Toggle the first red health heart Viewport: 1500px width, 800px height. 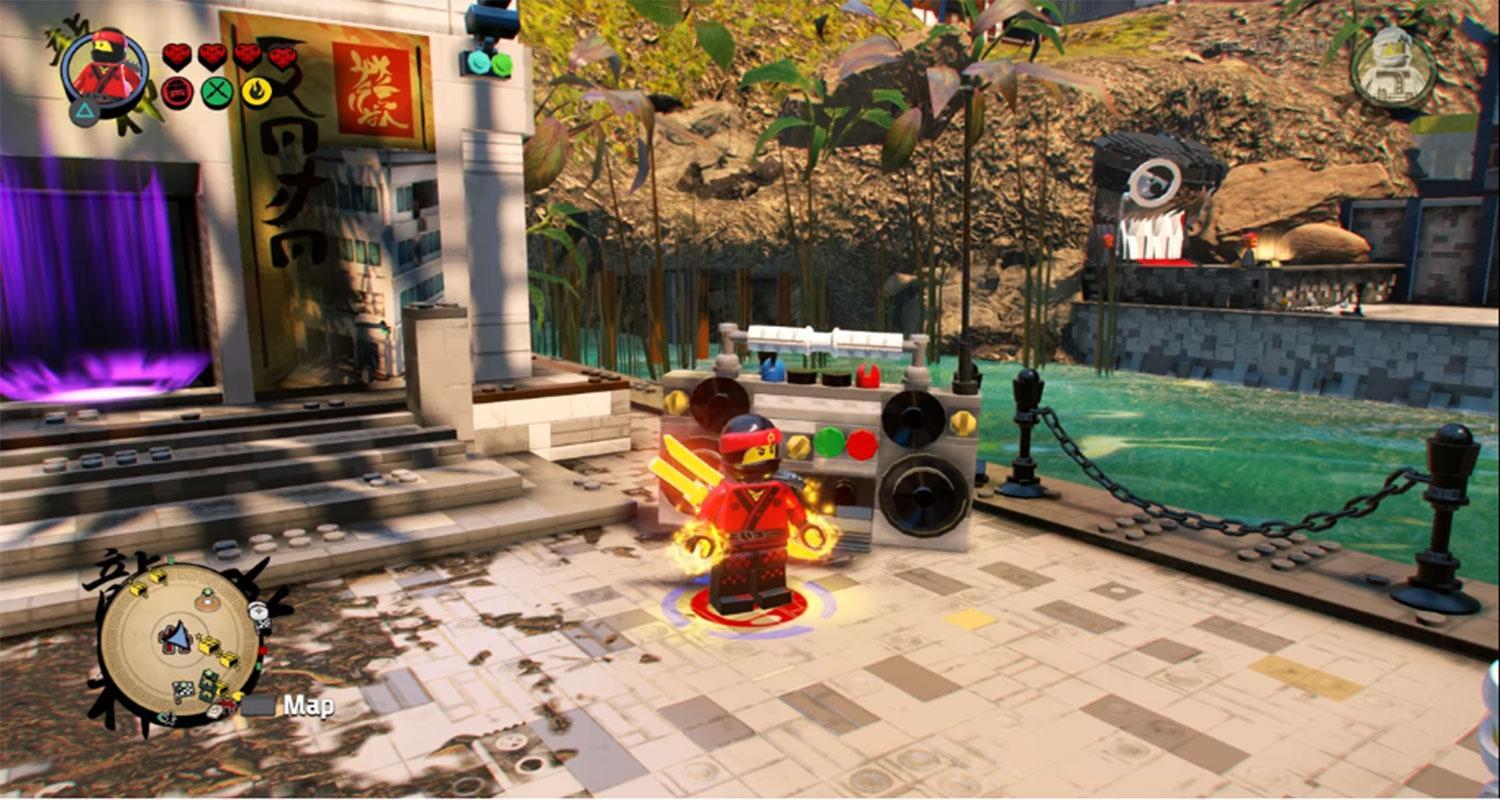[x=177, y=53]
